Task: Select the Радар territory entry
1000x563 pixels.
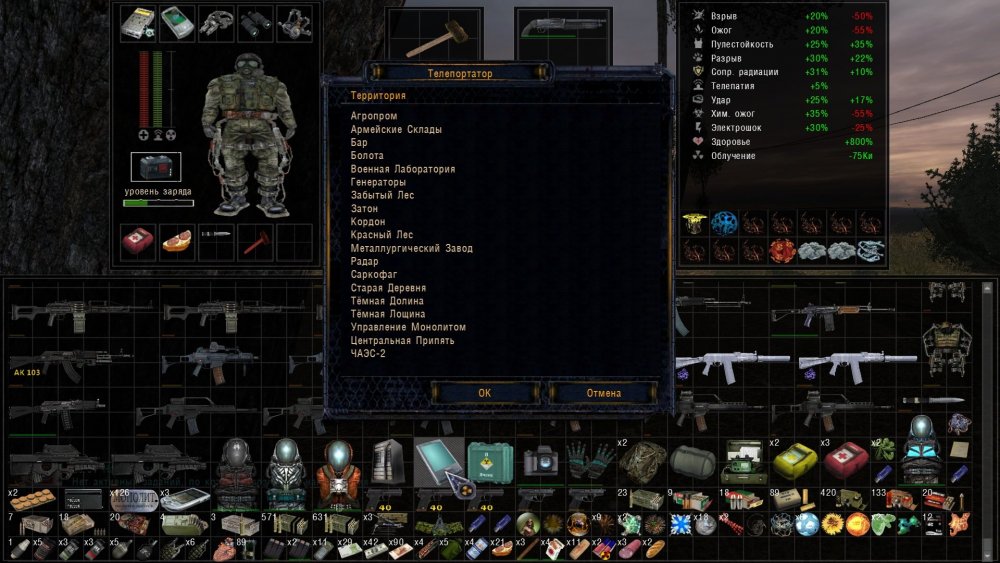Action: (365, 261)
